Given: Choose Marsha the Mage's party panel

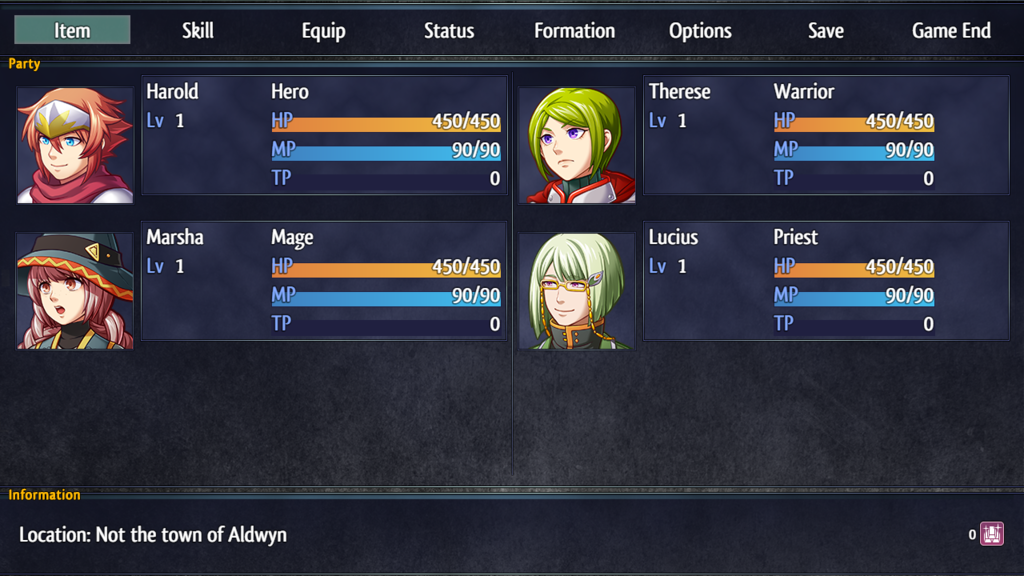Looking at the screenshot, I should (x=324, y=281).
